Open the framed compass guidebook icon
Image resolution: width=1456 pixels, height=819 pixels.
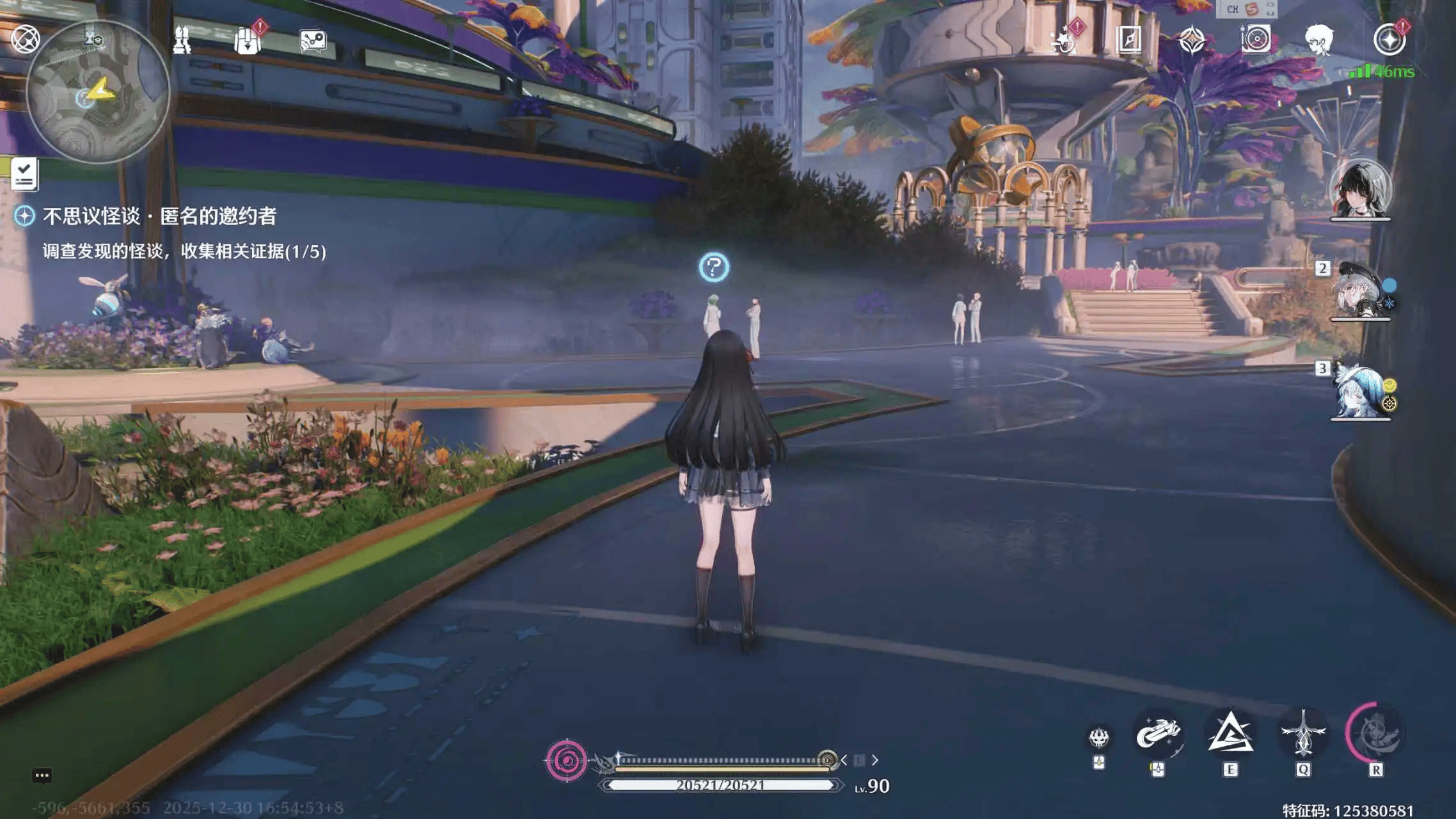click(x=1128, y=40)
